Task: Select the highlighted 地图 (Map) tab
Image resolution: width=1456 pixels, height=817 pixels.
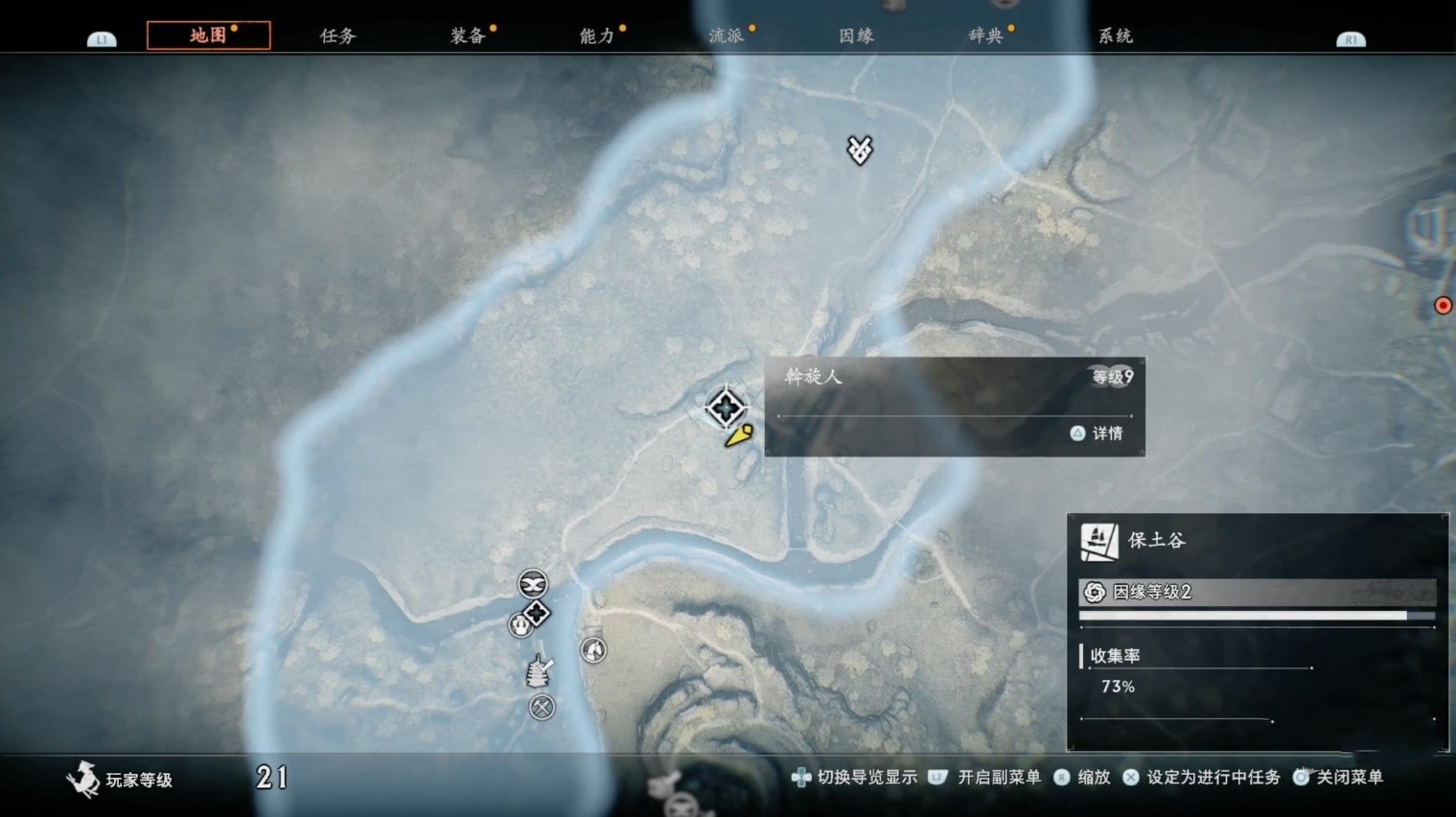Action: pyautogui.click(x=208, y=35)
